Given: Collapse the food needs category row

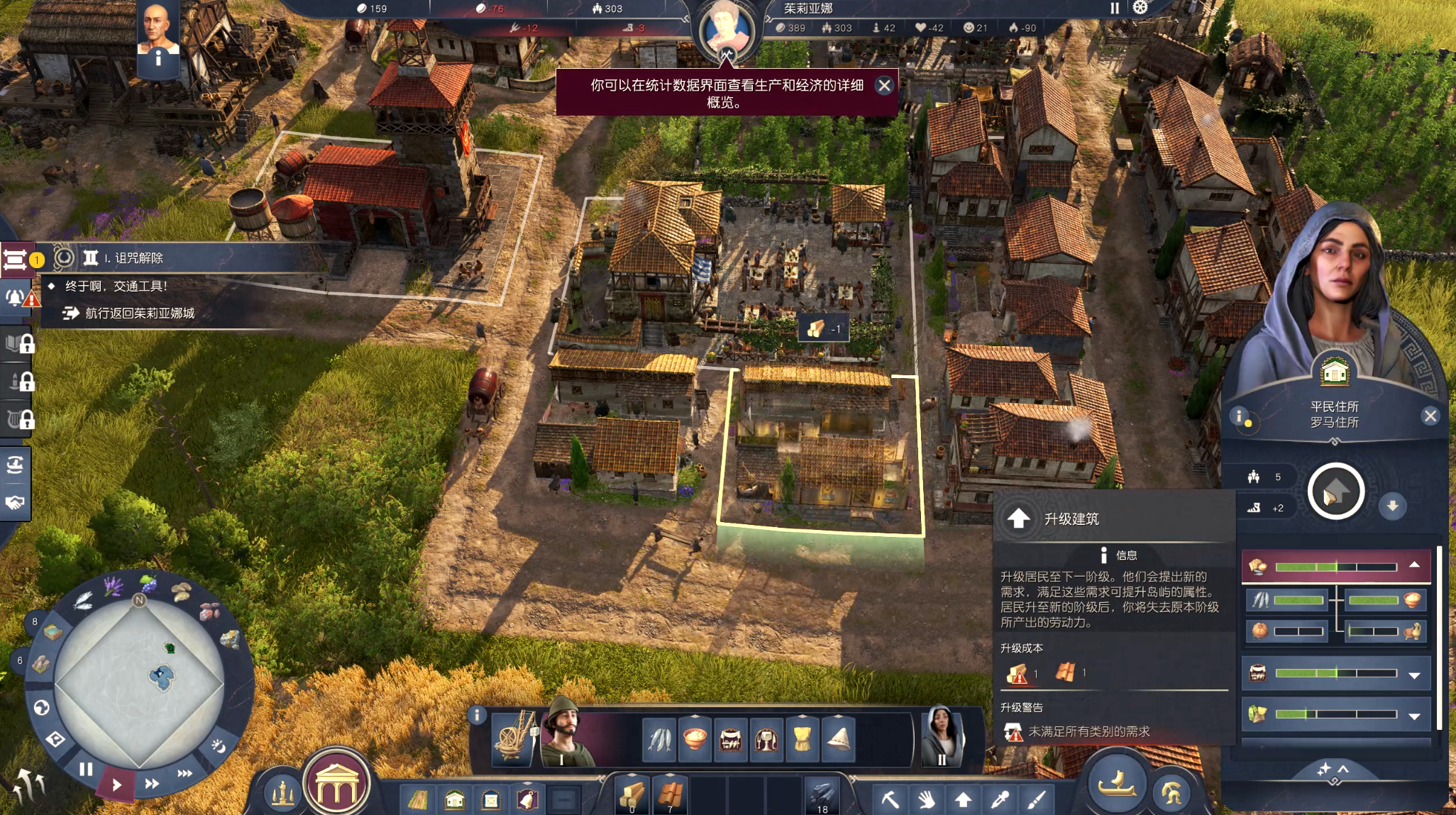Looking at the screenshot, I should (1414, 565).
